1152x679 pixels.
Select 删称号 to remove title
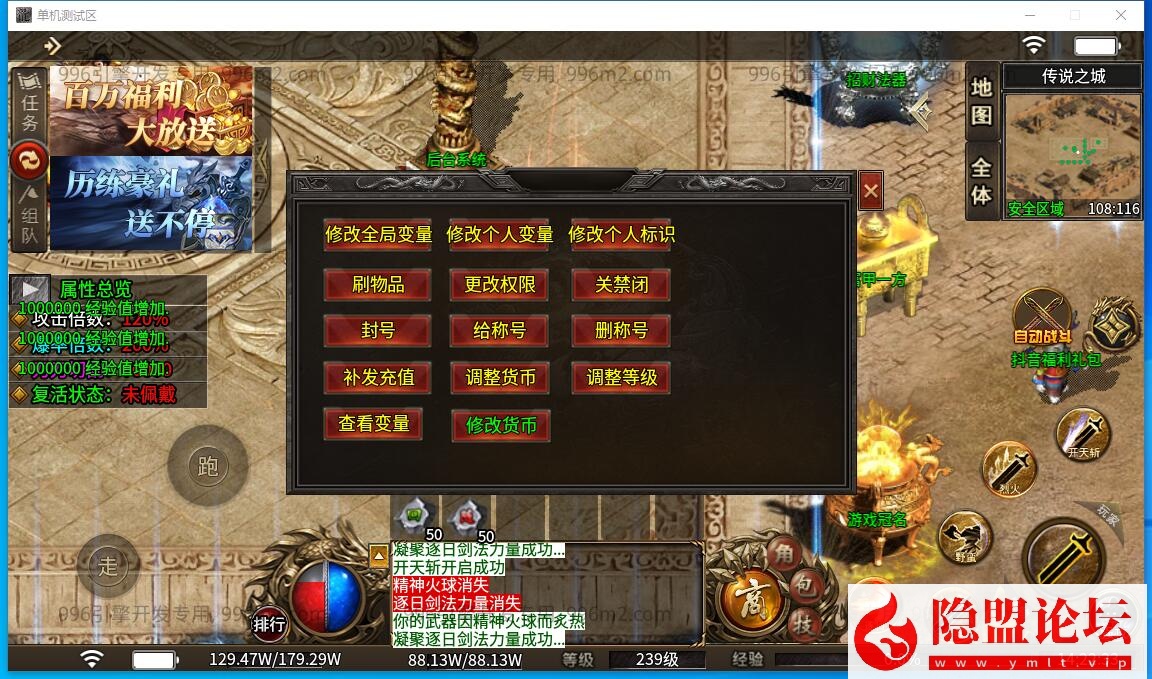click(621, 331)
